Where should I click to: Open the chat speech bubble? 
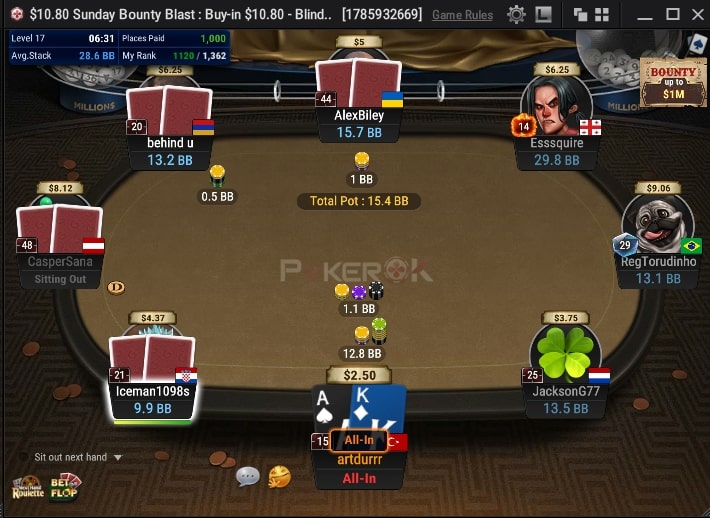pos(248,477)
